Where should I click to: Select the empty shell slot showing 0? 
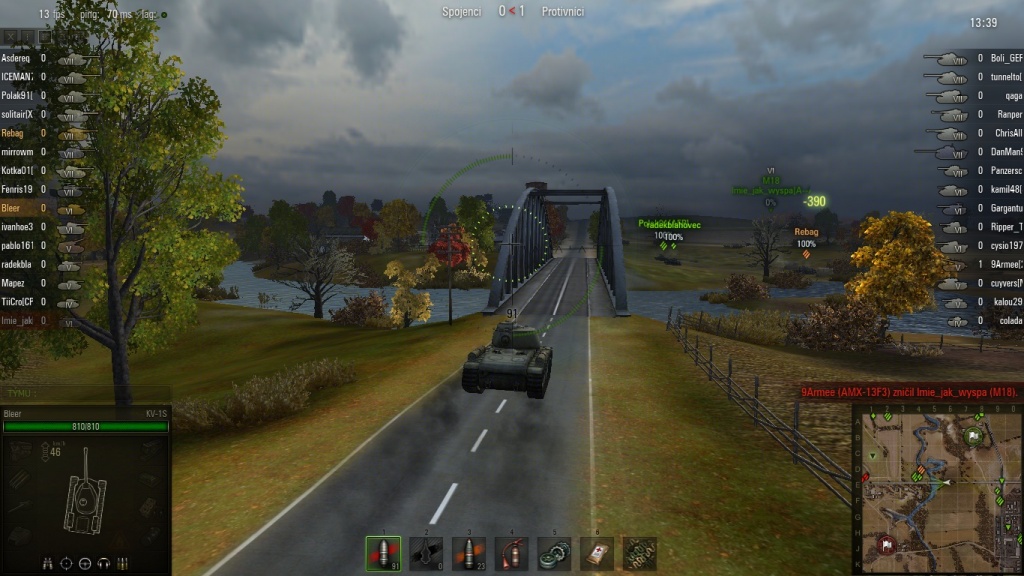tap(426, 552)
